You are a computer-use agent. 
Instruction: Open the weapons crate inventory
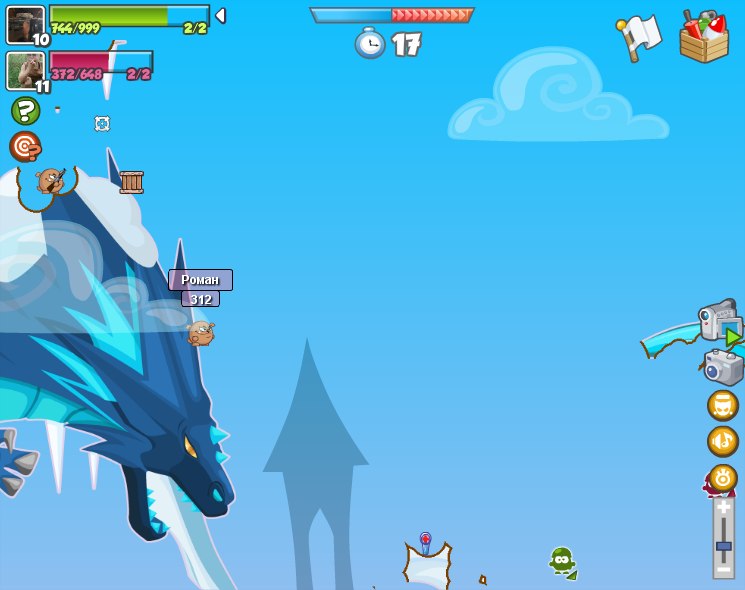point(704,38)
